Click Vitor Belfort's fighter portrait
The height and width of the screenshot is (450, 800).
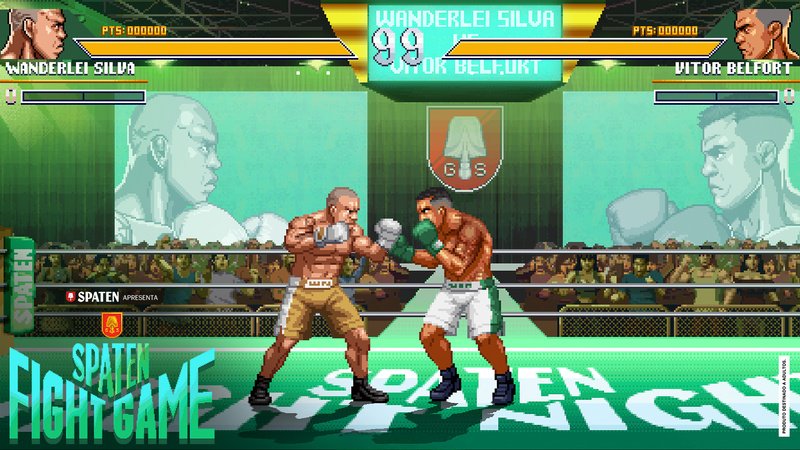(x=765, y=32)
